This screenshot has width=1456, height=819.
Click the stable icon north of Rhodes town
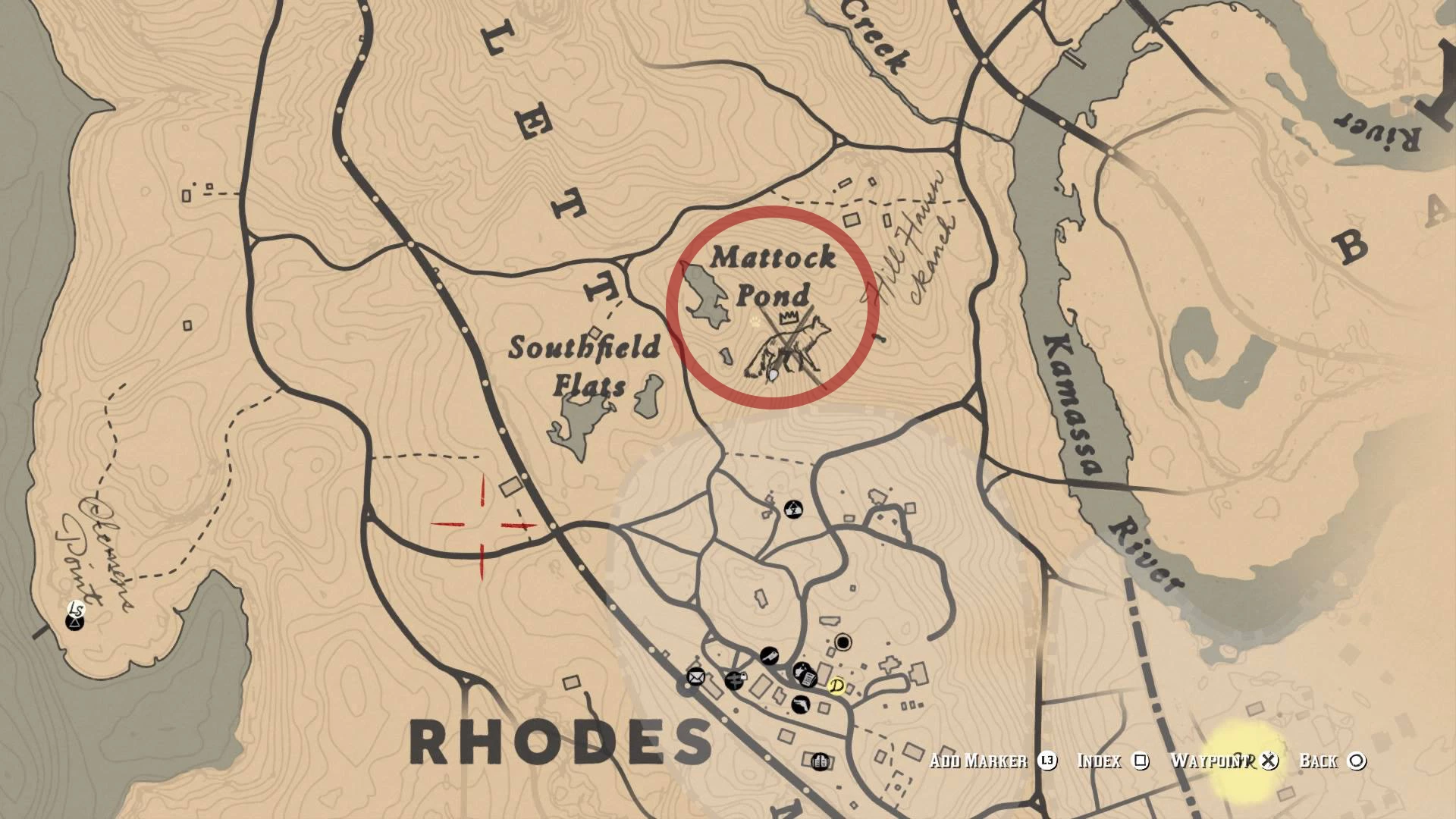click(793, 507)
